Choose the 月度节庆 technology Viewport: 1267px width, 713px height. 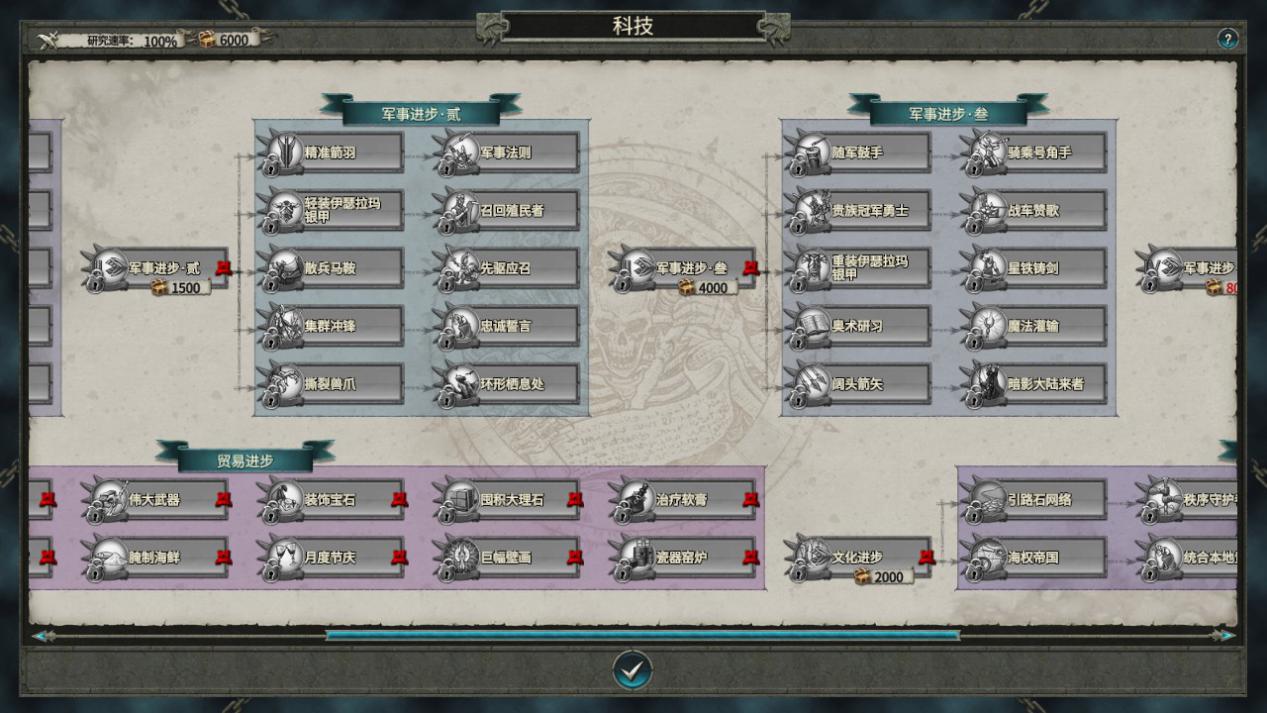tap(333, 557)
